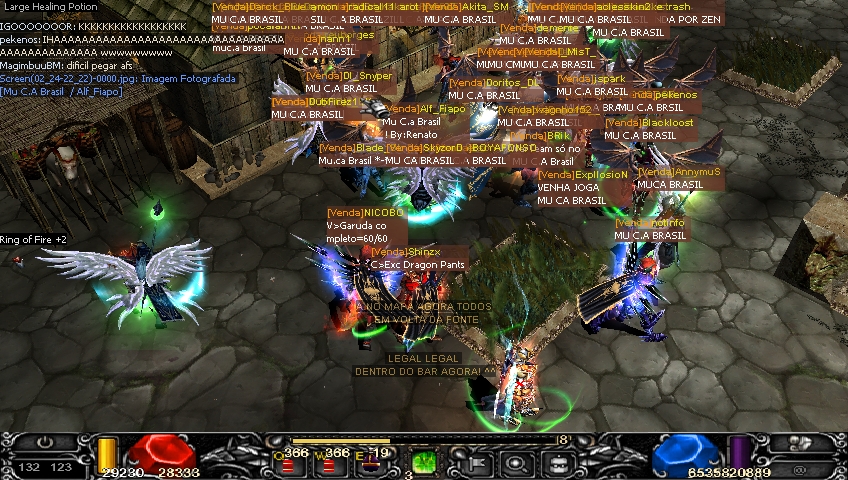Select the green skill icon
Image resolution: width=848 pixels, height=480 pixels.
[424, 463]
